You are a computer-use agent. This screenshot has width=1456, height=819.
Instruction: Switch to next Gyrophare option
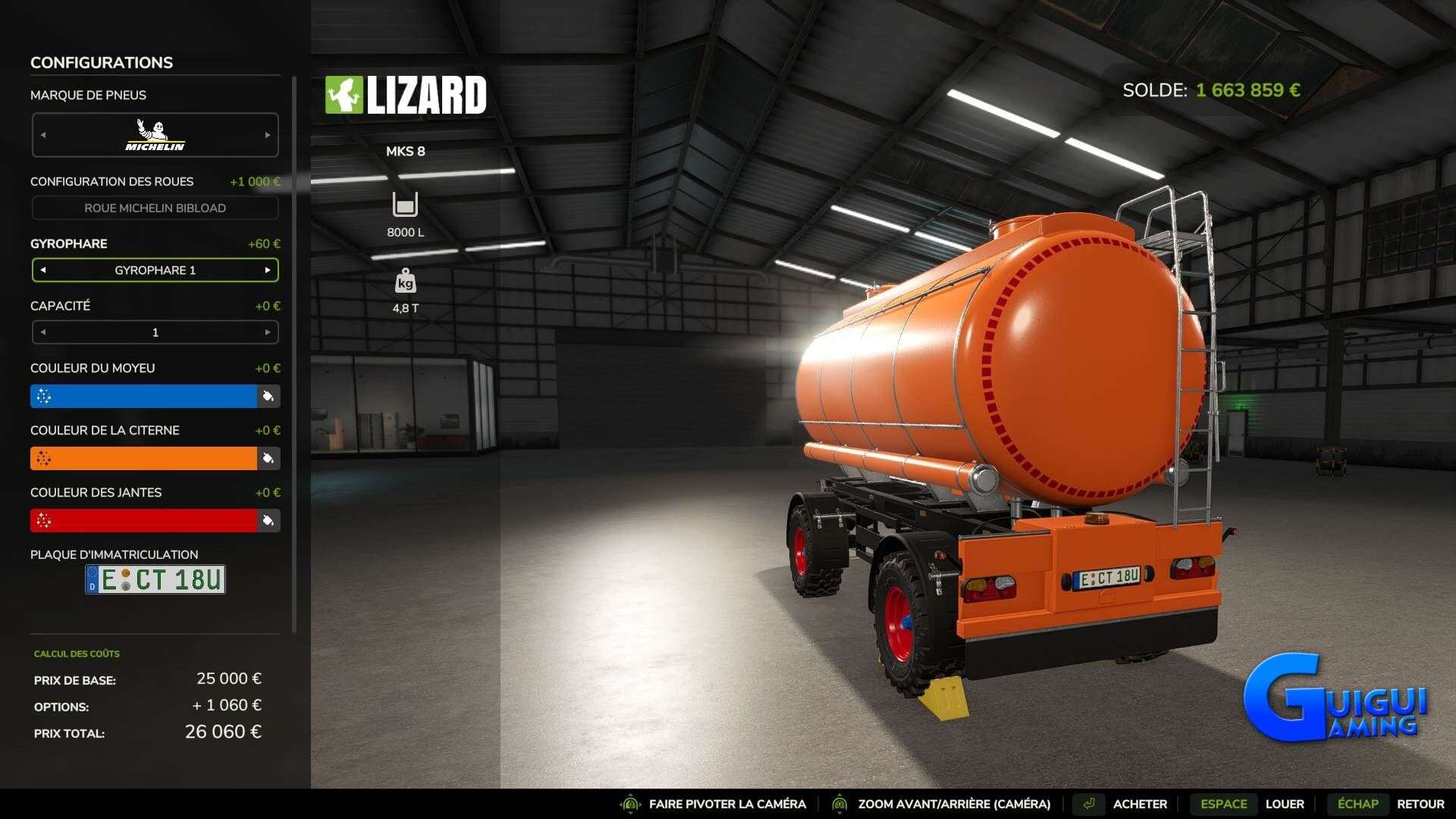click(268, 270)
